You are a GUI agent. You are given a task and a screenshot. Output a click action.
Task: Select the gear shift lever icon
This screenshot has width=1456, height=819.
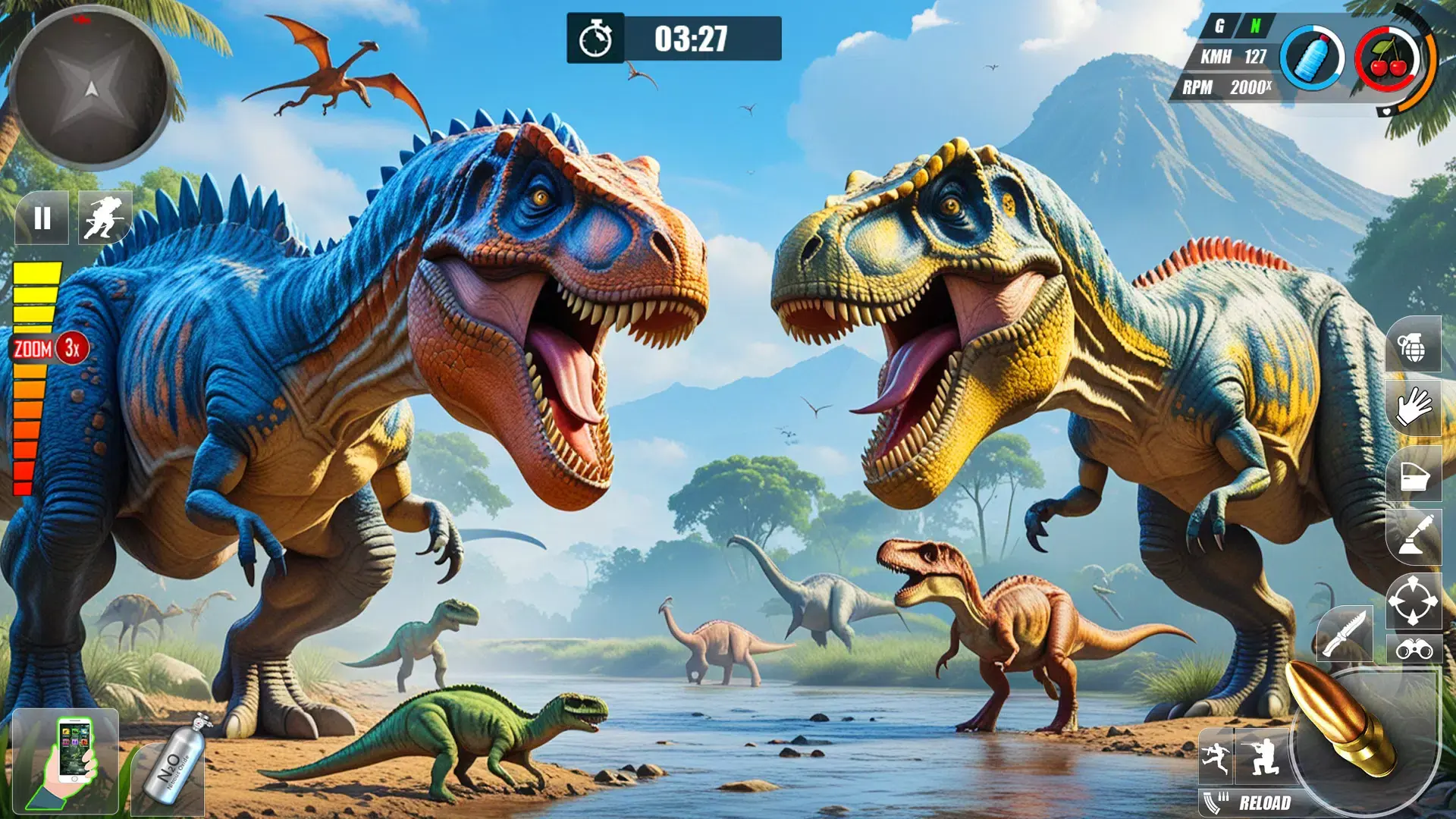click(1413, 537)
